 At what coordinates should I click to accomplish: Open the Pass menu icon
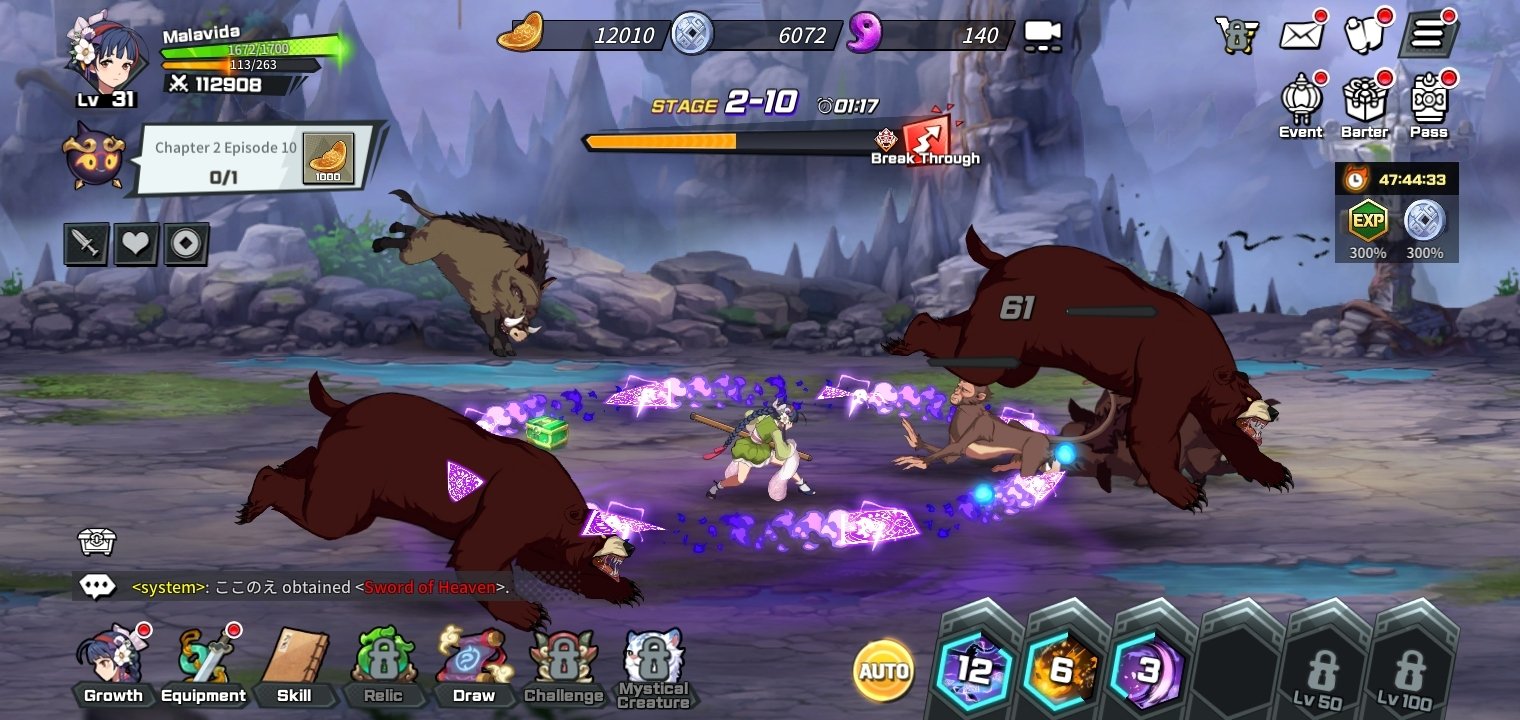tap(1429, 105)
